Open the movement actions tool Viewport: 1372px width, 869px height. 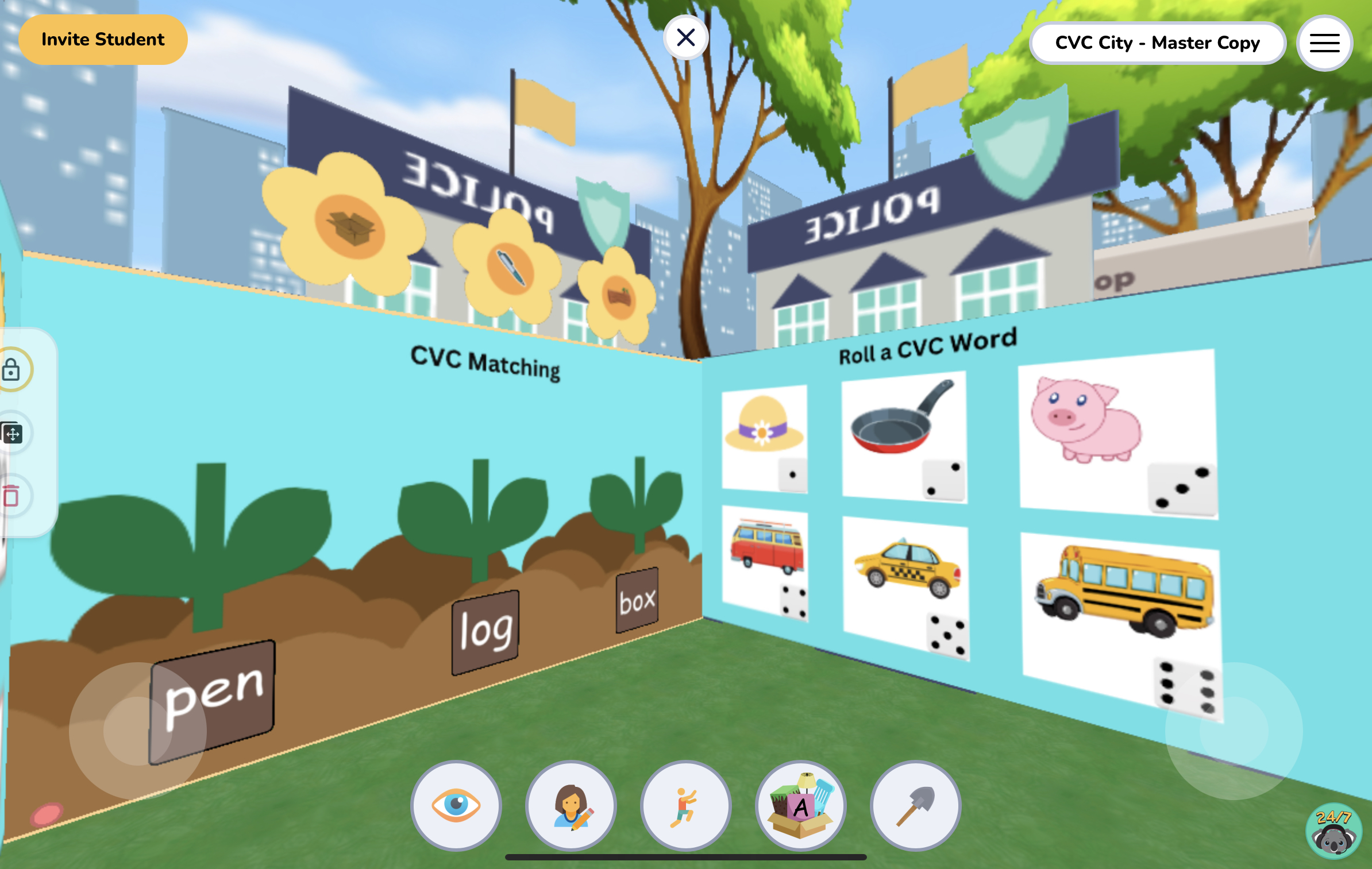point(684,806)
